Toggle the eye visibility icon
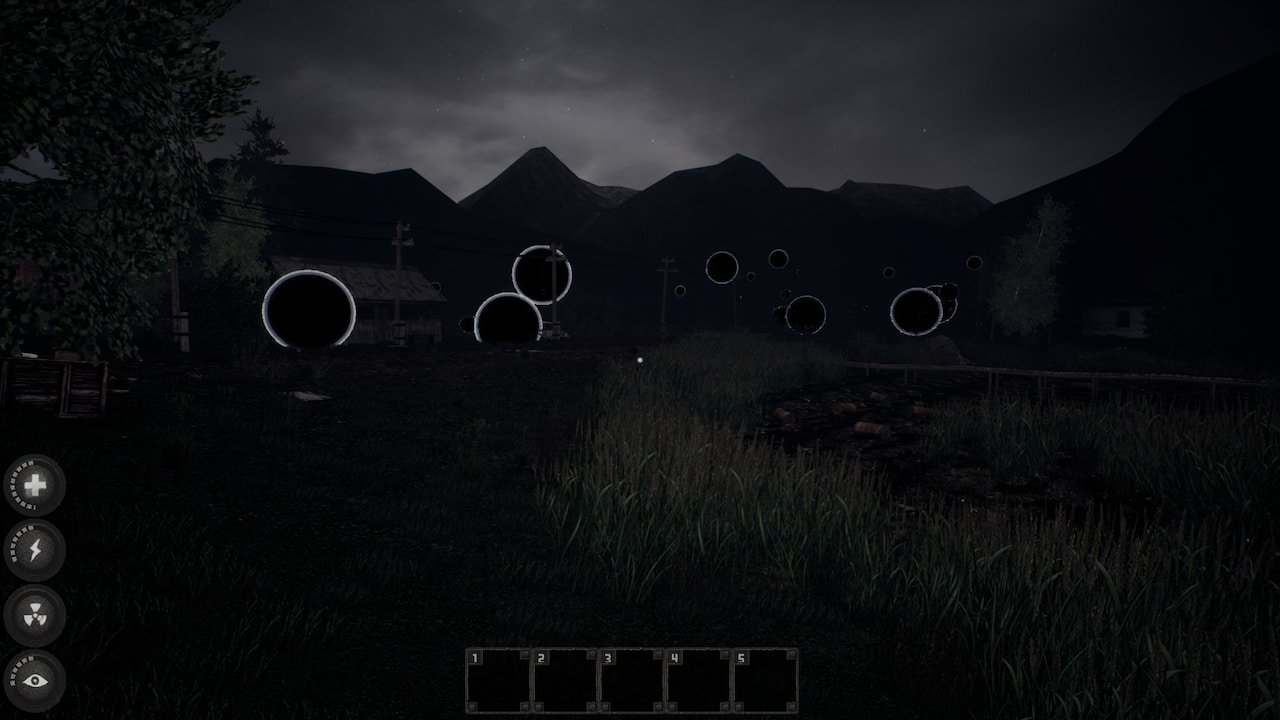This screenshot has height=720, width=1280. (x=35, y=681)
